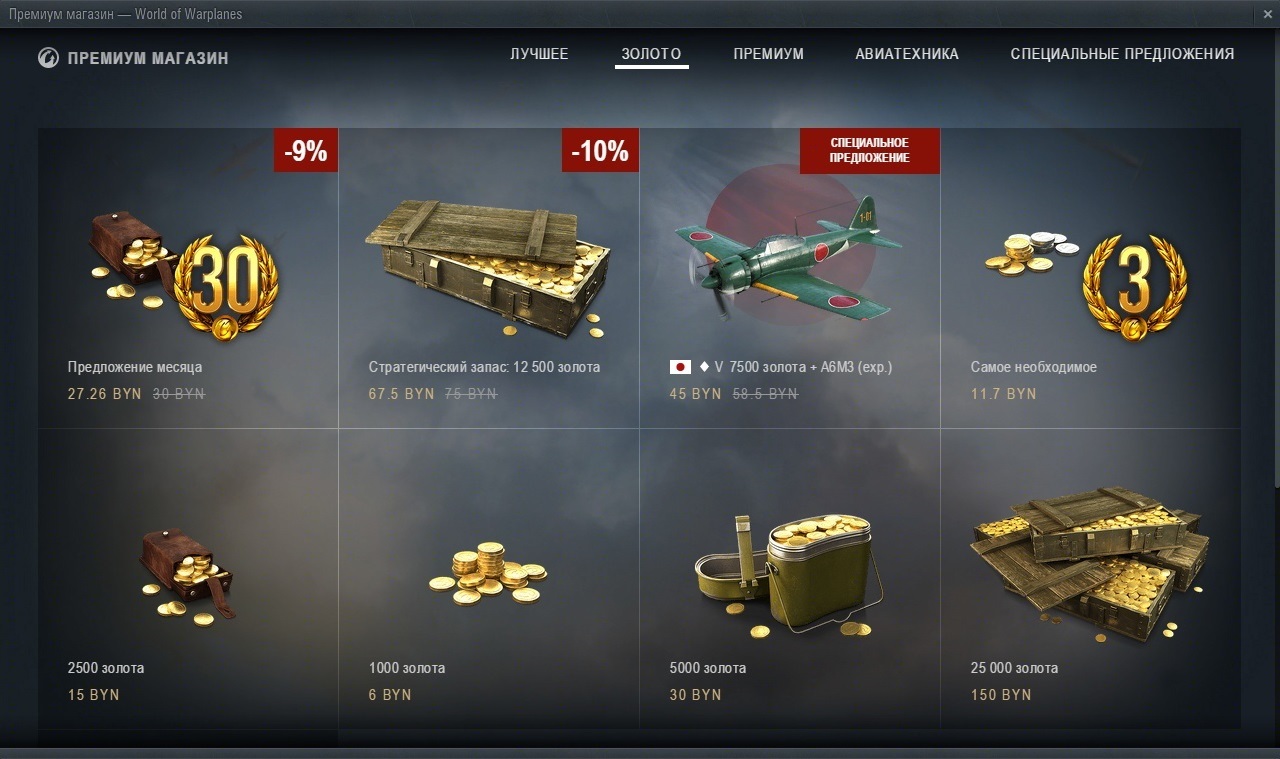1280x759 pixels.
Task: Select the ЗОЛОТО tab
Action: click(651, 54)
